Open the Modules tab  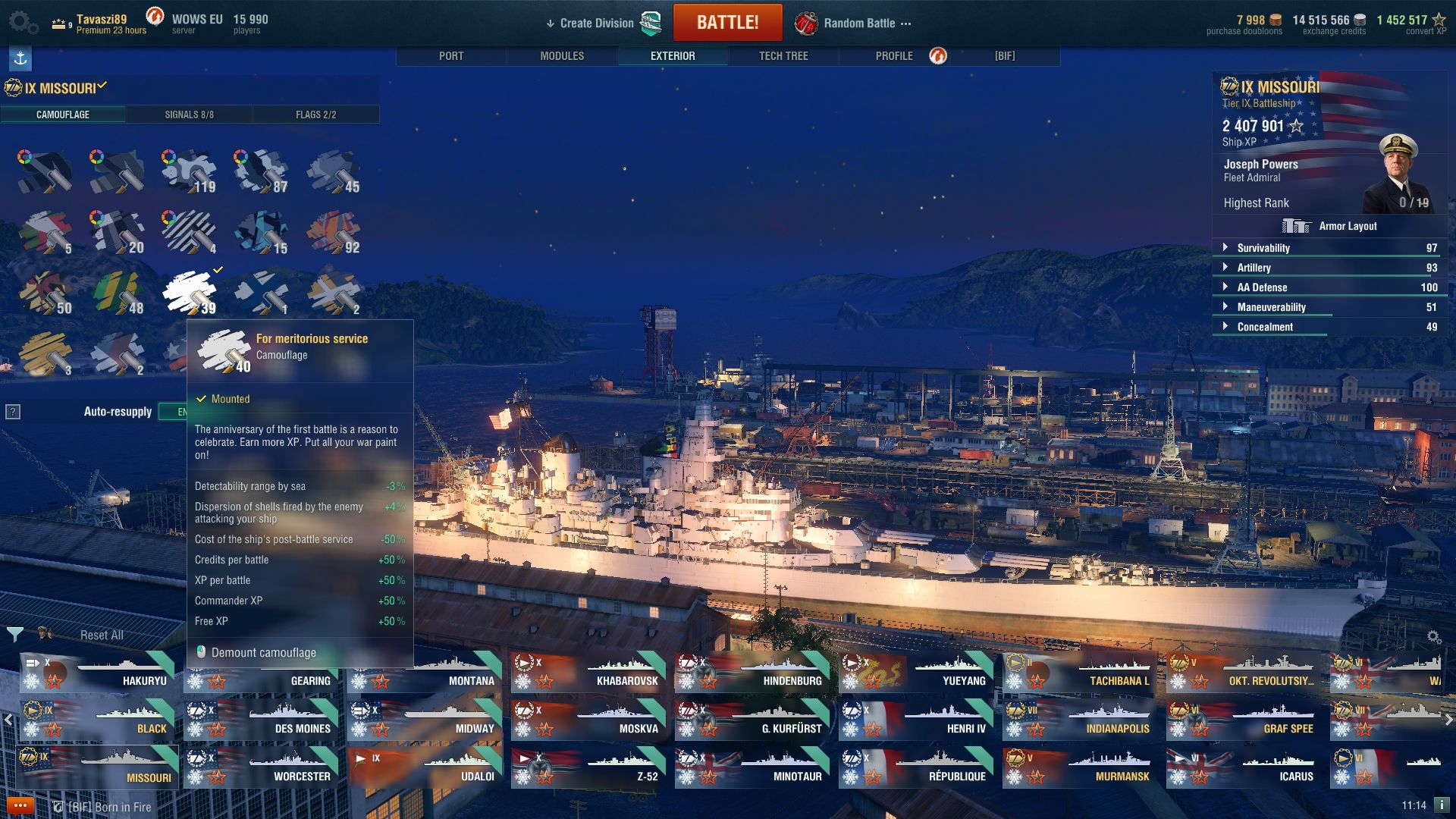click(562, 56)
